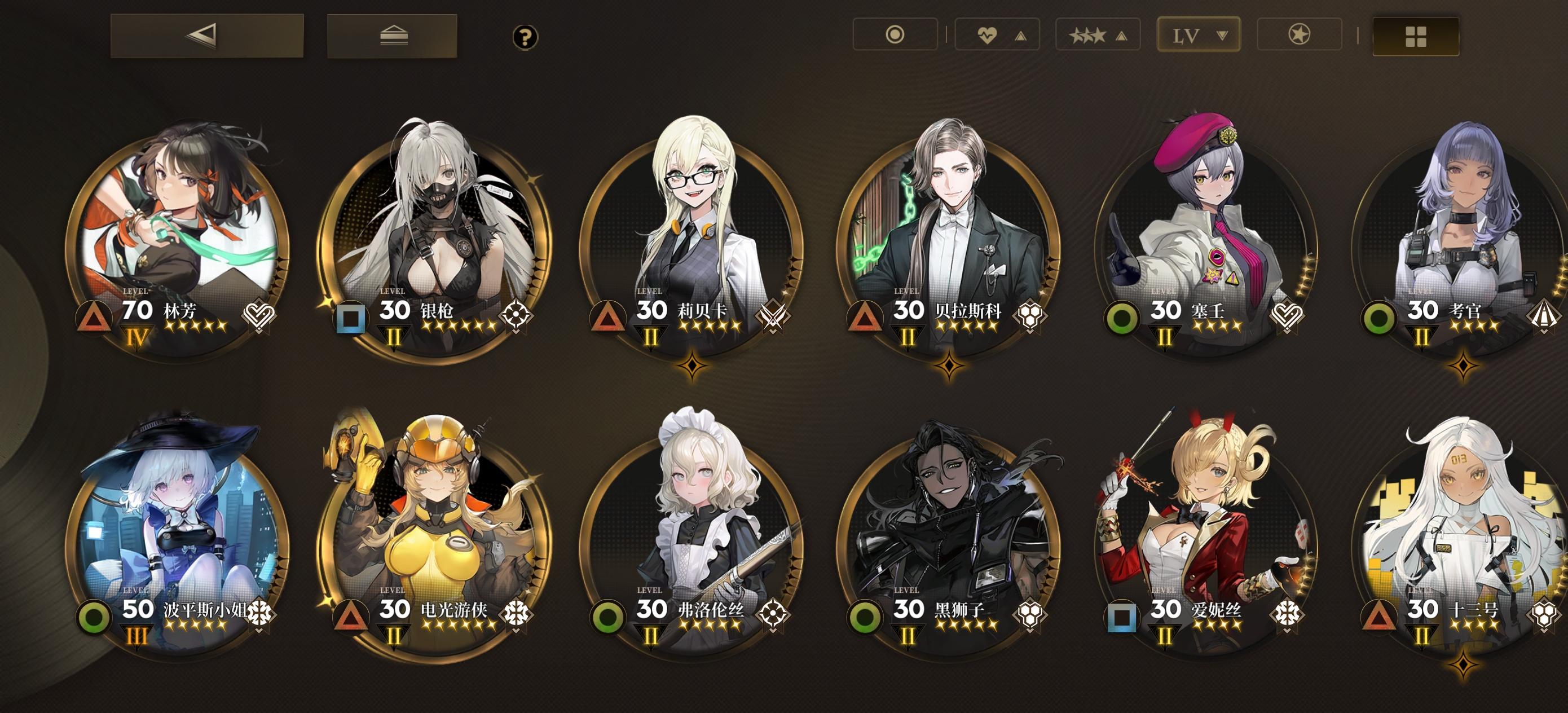Screen dimensions: 1568x713
Task: Click the circle filter icon on toolbar
Action: point(895,35)
